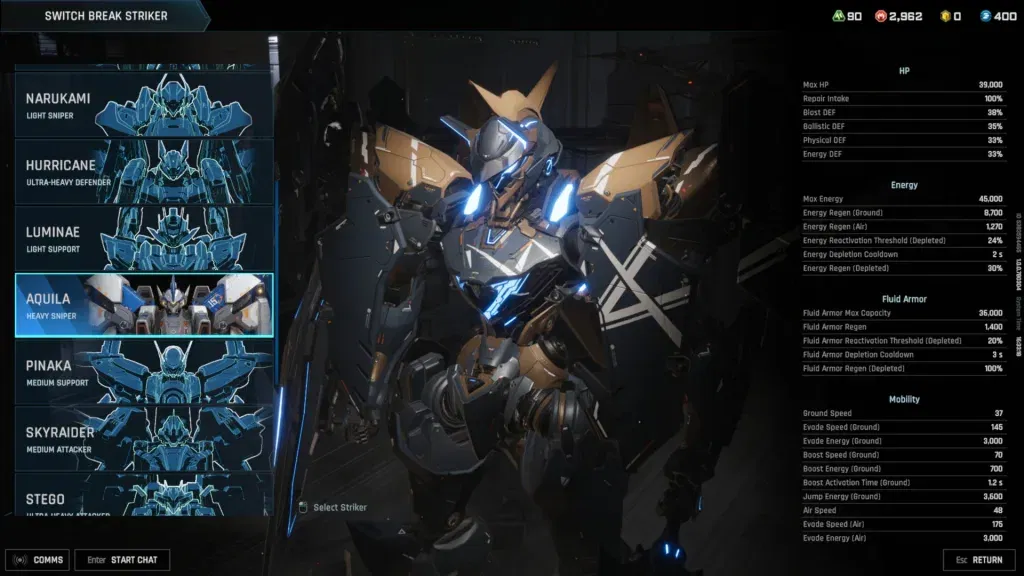
Task: Return to the previous screen
Action: coord(979,560)
